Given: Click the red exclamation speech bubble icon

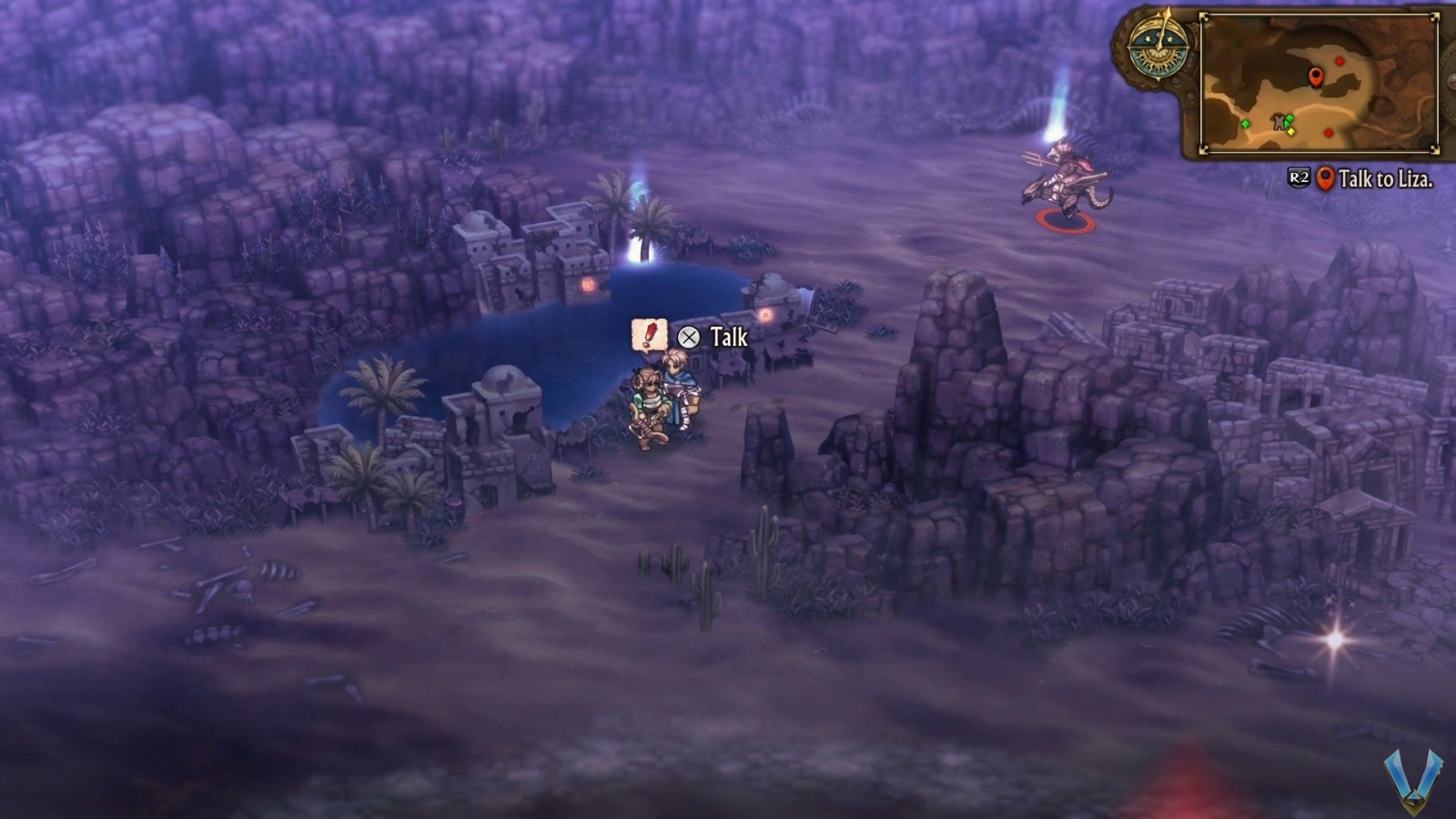Looking at the screenshot, I should pos(652,333).
